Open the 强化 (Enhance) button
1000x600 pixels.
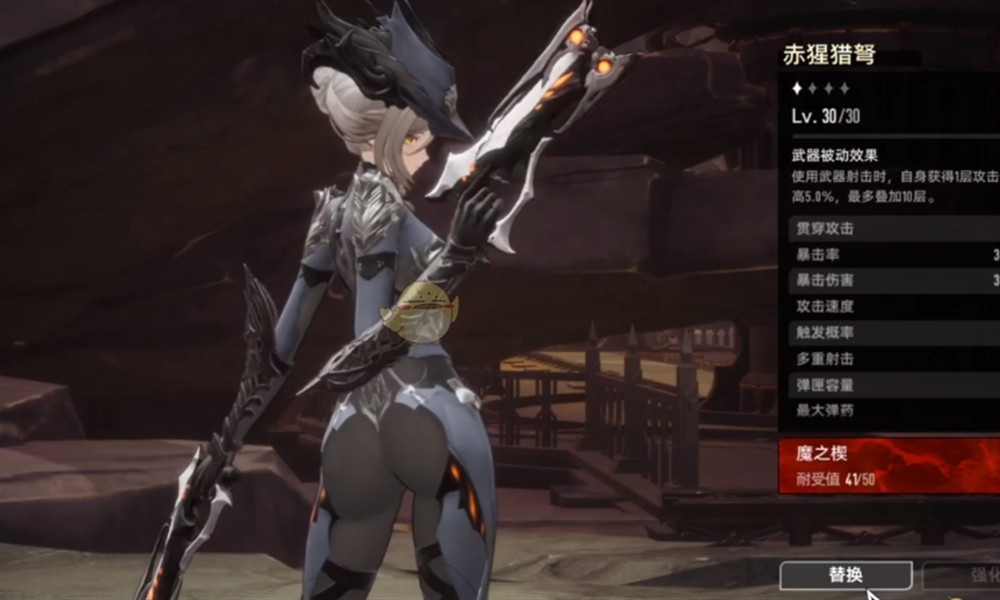(965, 575)
